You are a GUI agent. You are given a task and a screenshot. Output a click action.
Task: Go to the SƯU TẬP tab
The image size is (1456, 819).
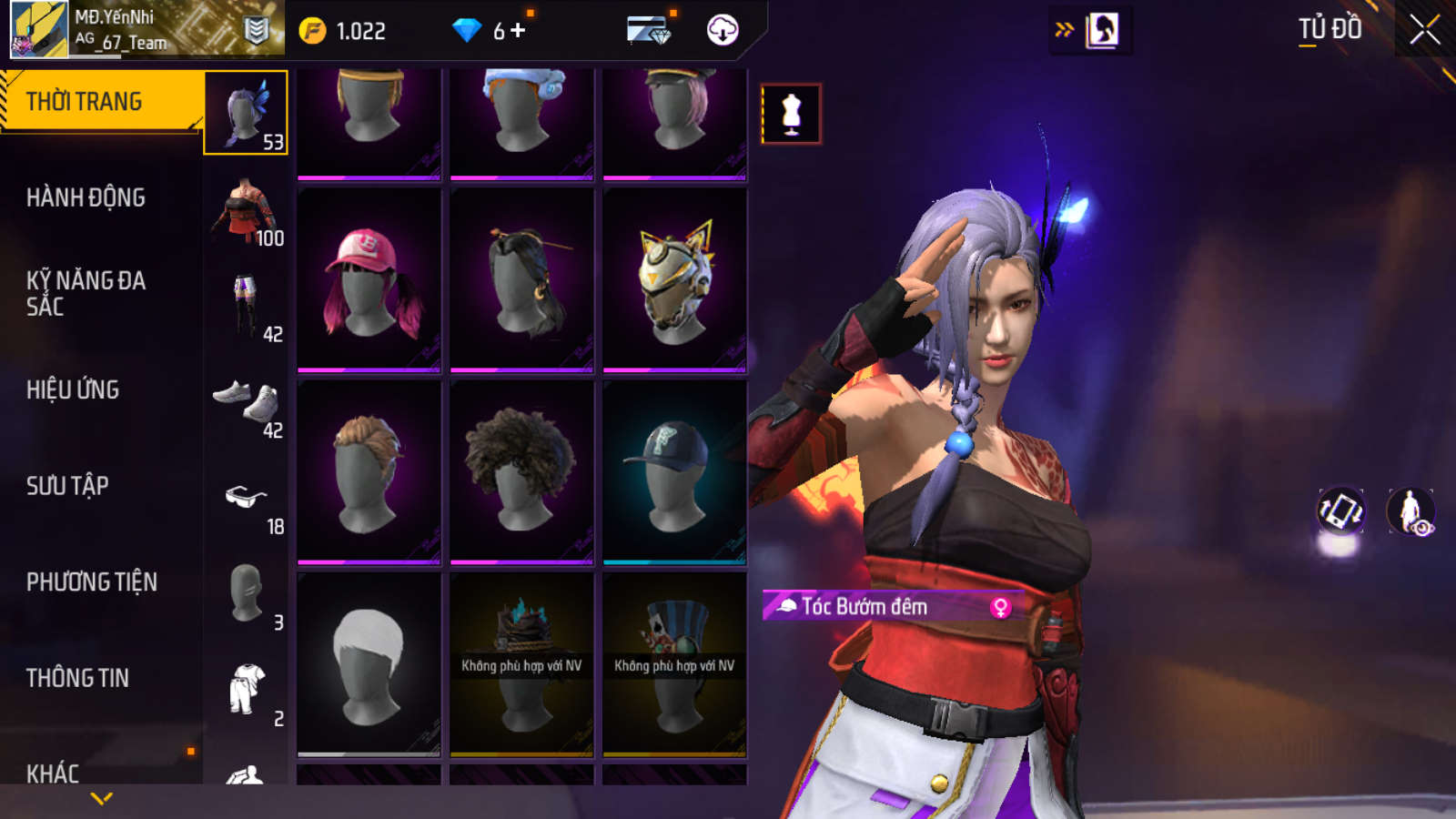(x=67, y=486)
